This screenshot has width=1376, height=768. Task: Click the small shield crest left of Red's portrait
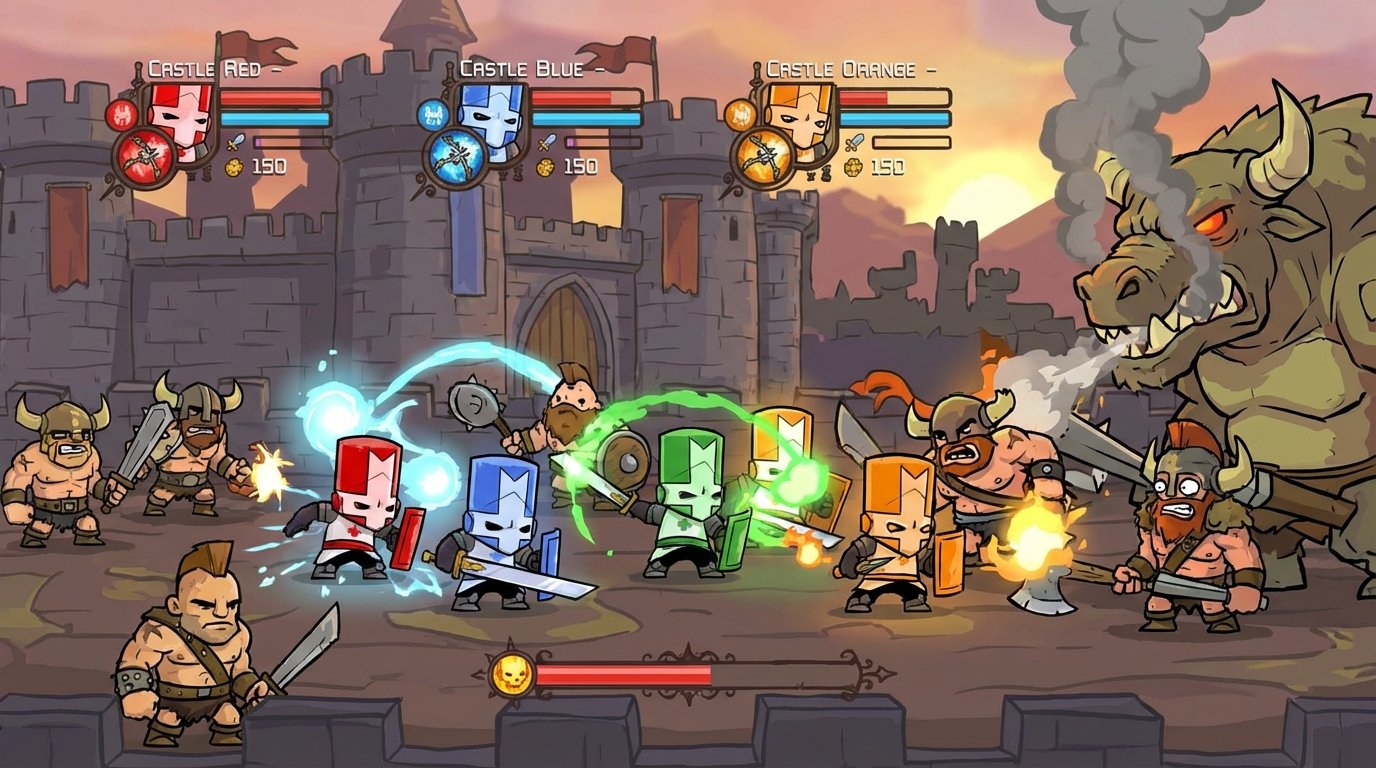click(121, 116)
